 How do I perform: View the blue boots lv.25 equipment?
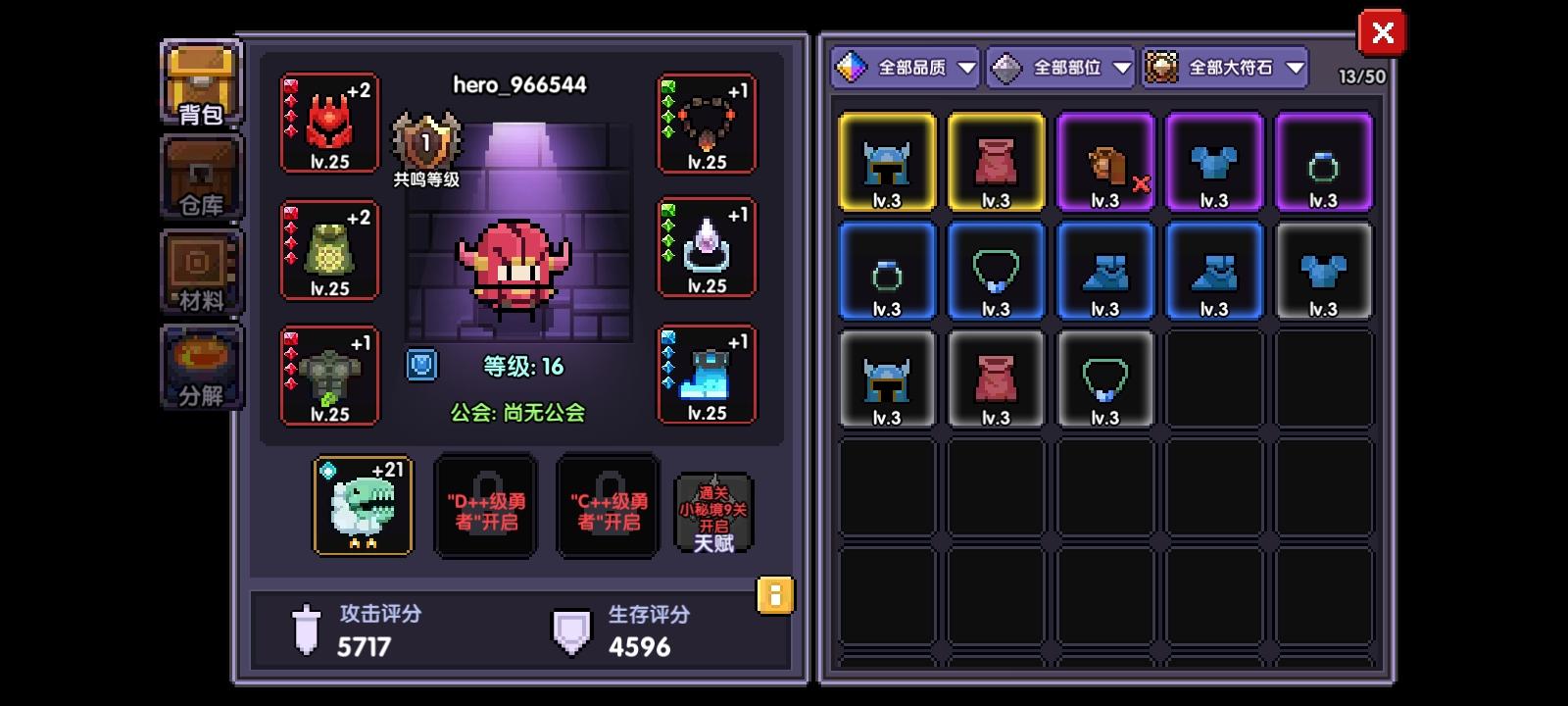click(707, 376)
